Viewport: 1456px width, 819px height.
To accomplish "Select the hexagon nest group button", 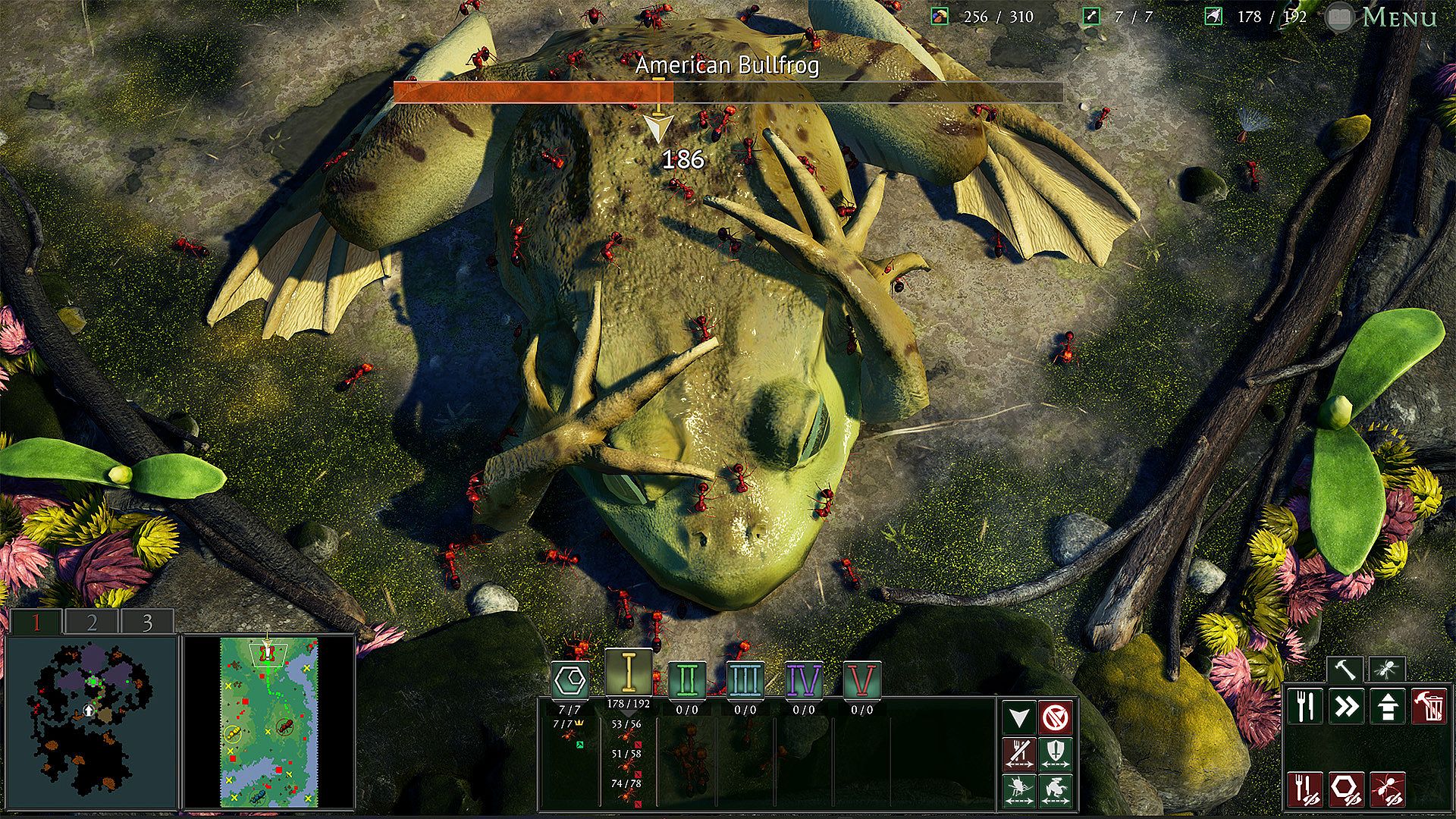I will click(570, 680).
